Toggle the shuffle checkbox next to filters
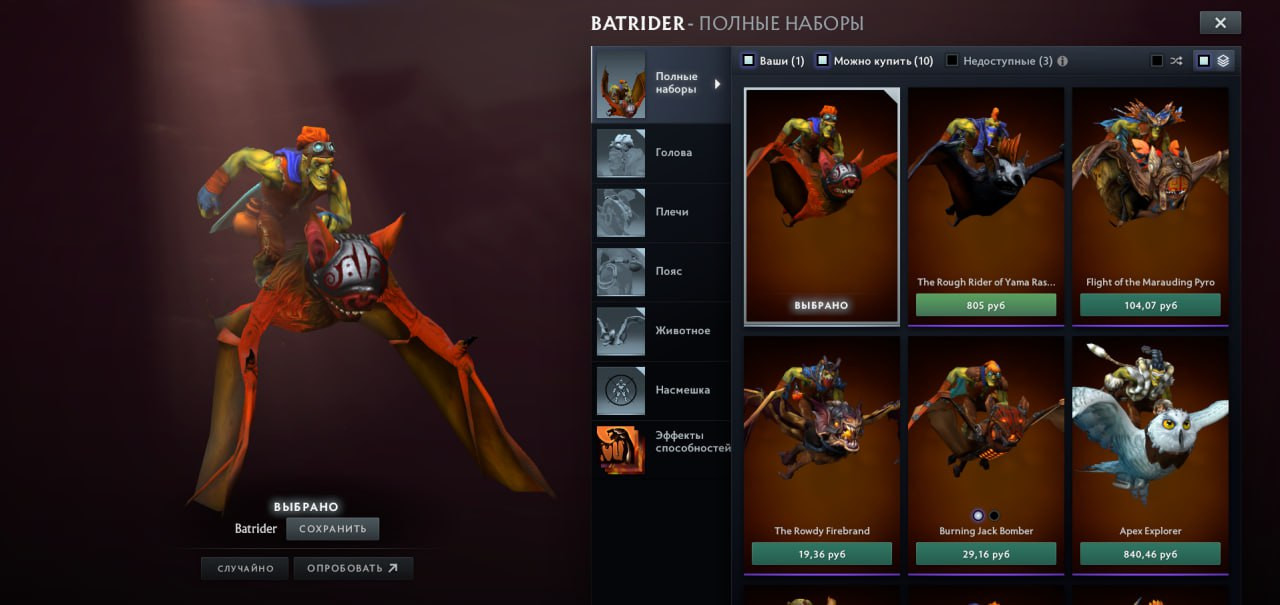This screenshot has width=1280, height=605. tap(1157, 61)
